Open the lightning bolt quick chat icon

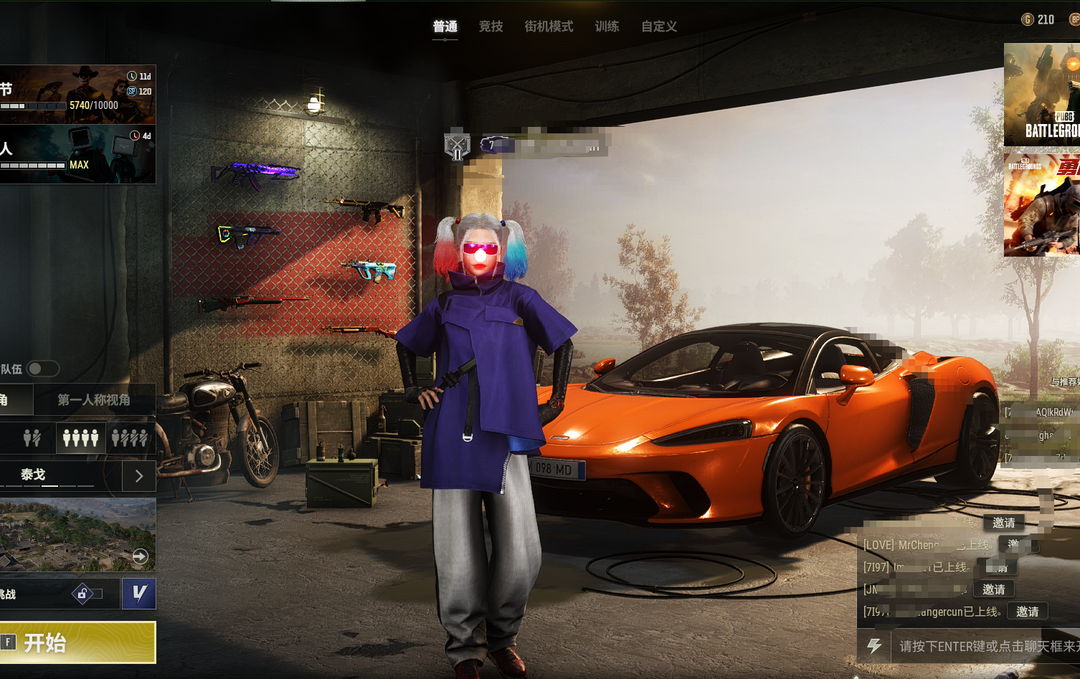[x=874, y=646]
